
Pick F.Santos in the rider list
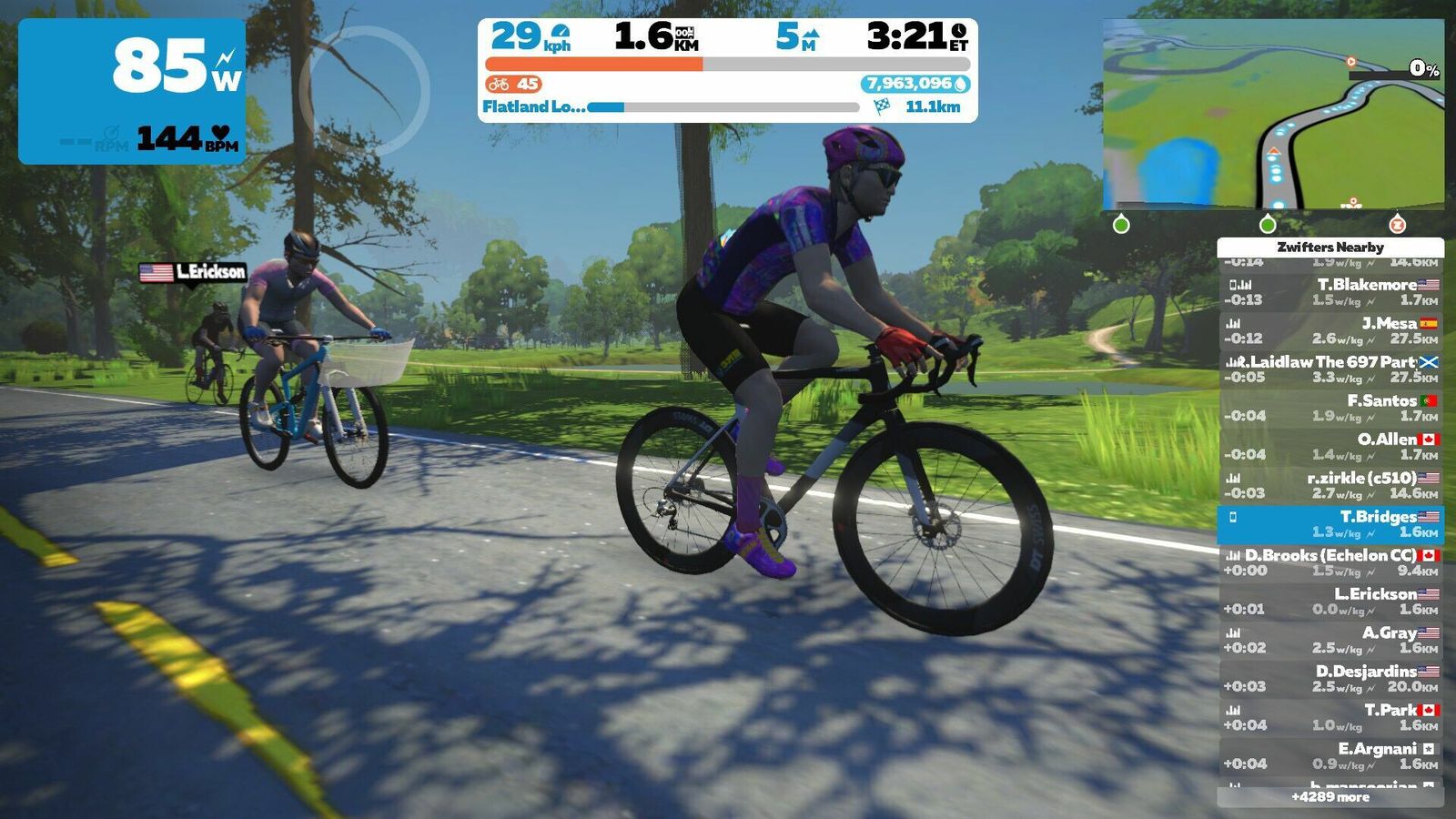click(1330, 408)
